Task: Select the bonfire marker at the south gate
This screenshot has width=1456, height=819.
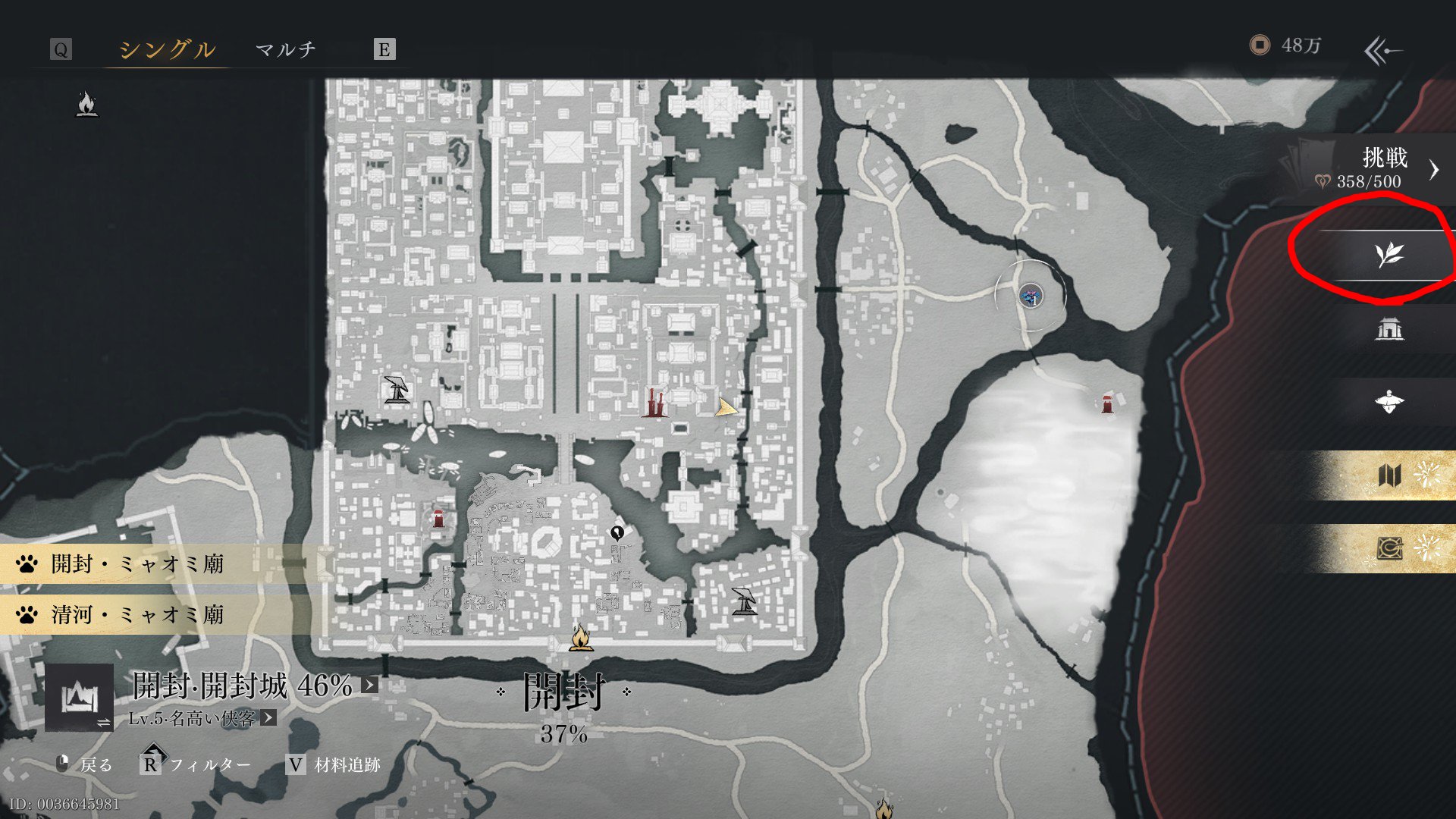Action: coord(581,639)
